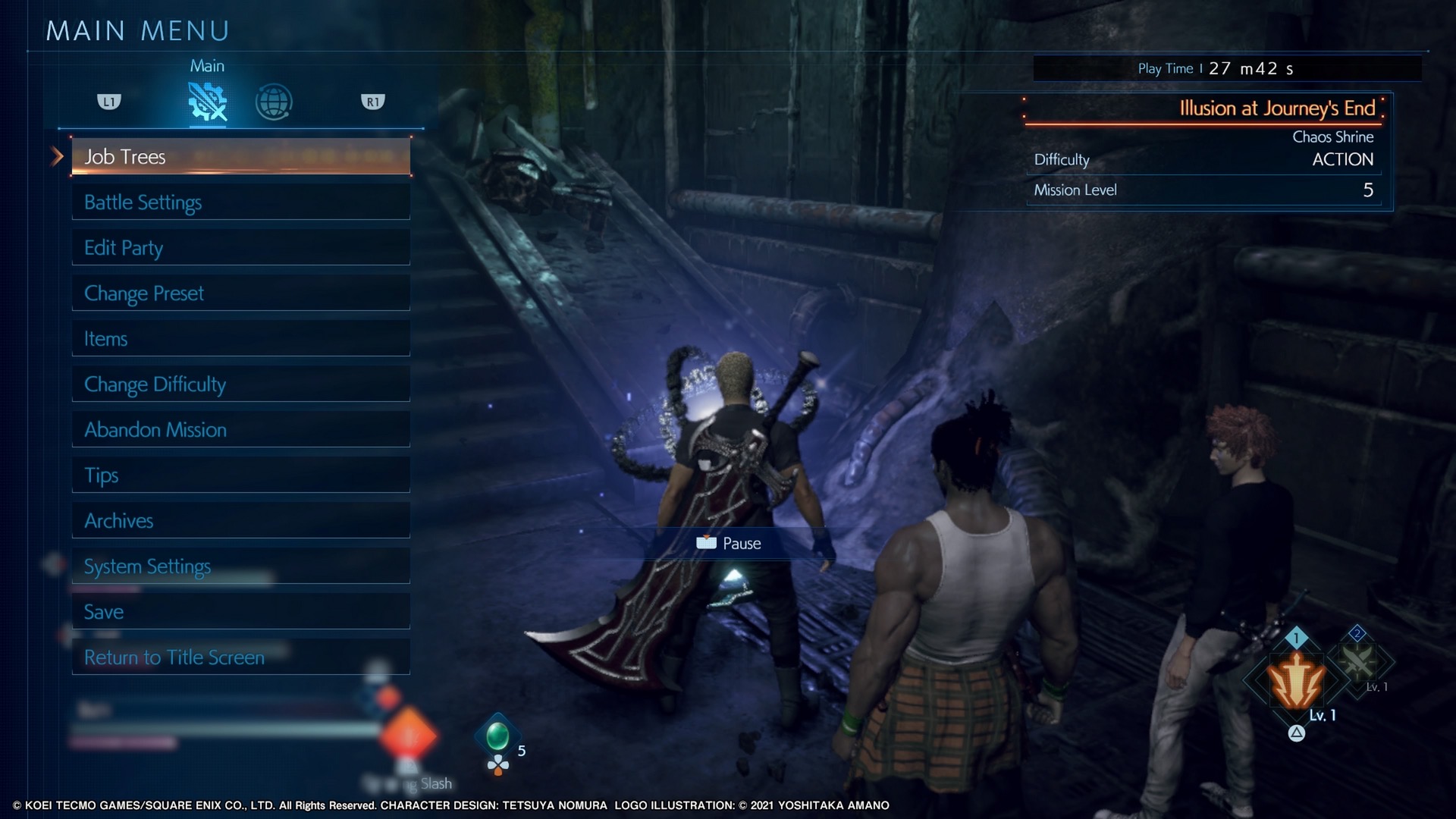Image resolution: width=1456 pixels, height=819 pixels.
Task: Select Battle Settings
Action: click(x=240, y=202)
